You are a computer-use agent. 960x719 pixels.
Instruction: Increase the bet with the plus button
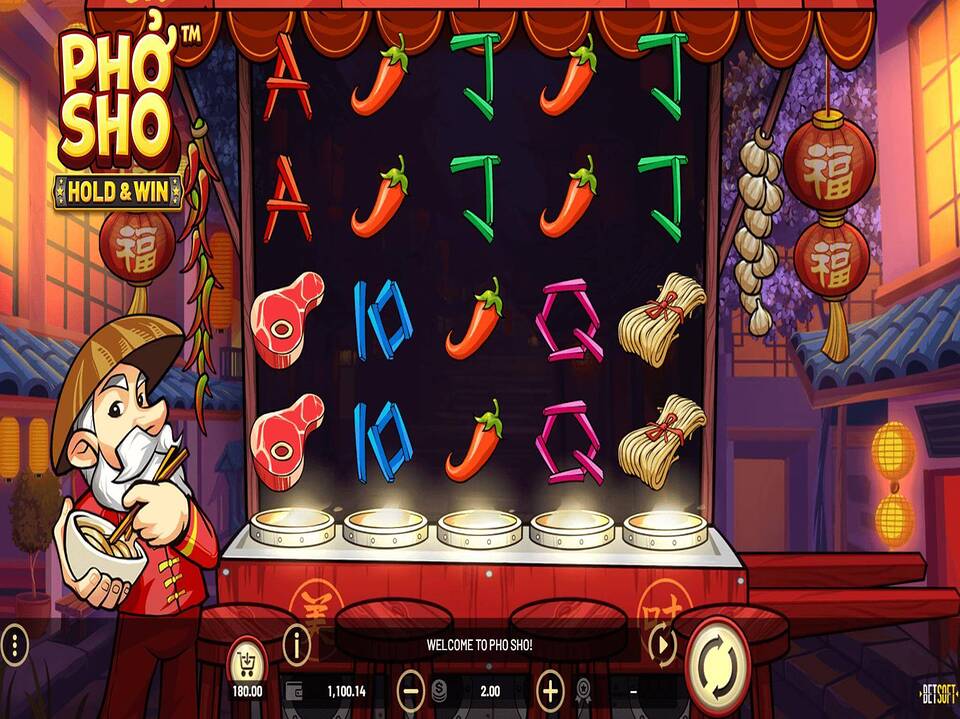click(550, 690)
